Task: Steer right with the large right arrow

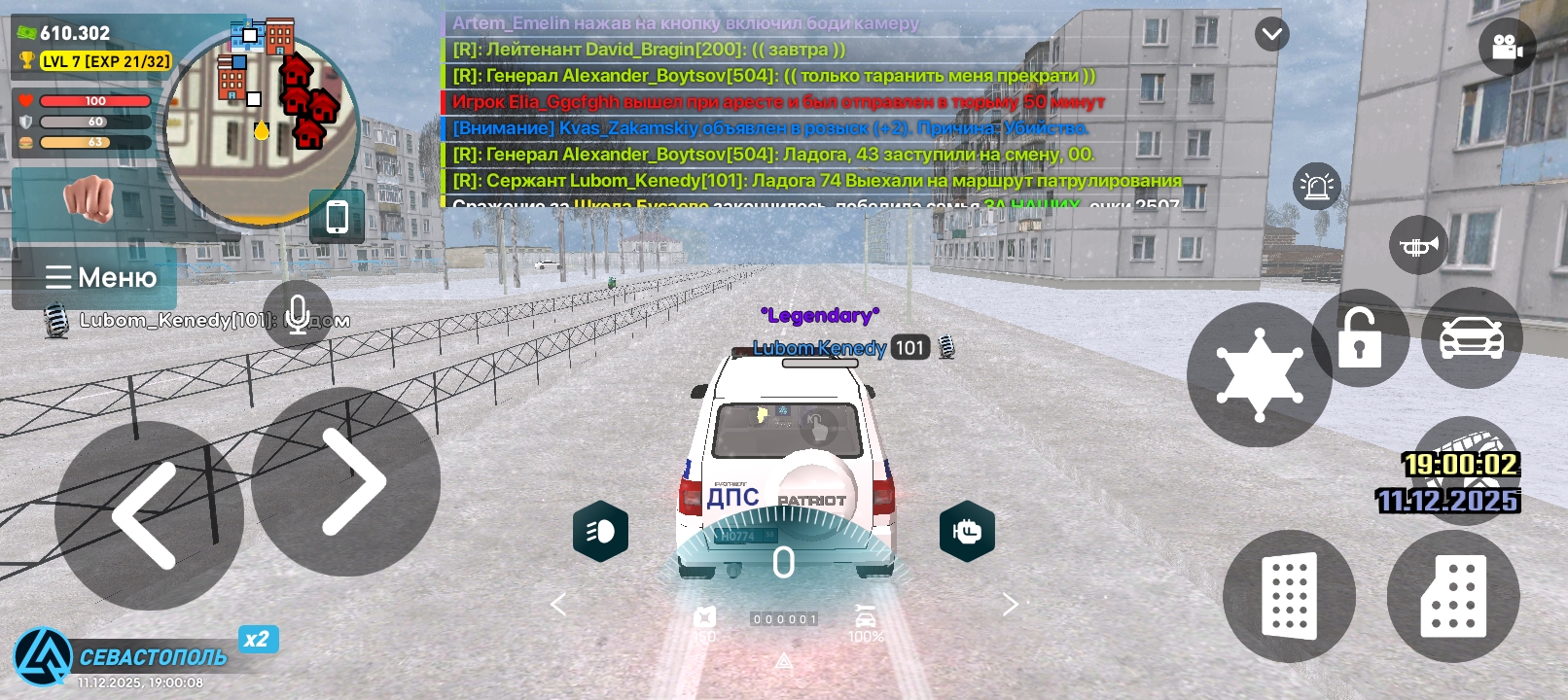Action: [347, 482]
